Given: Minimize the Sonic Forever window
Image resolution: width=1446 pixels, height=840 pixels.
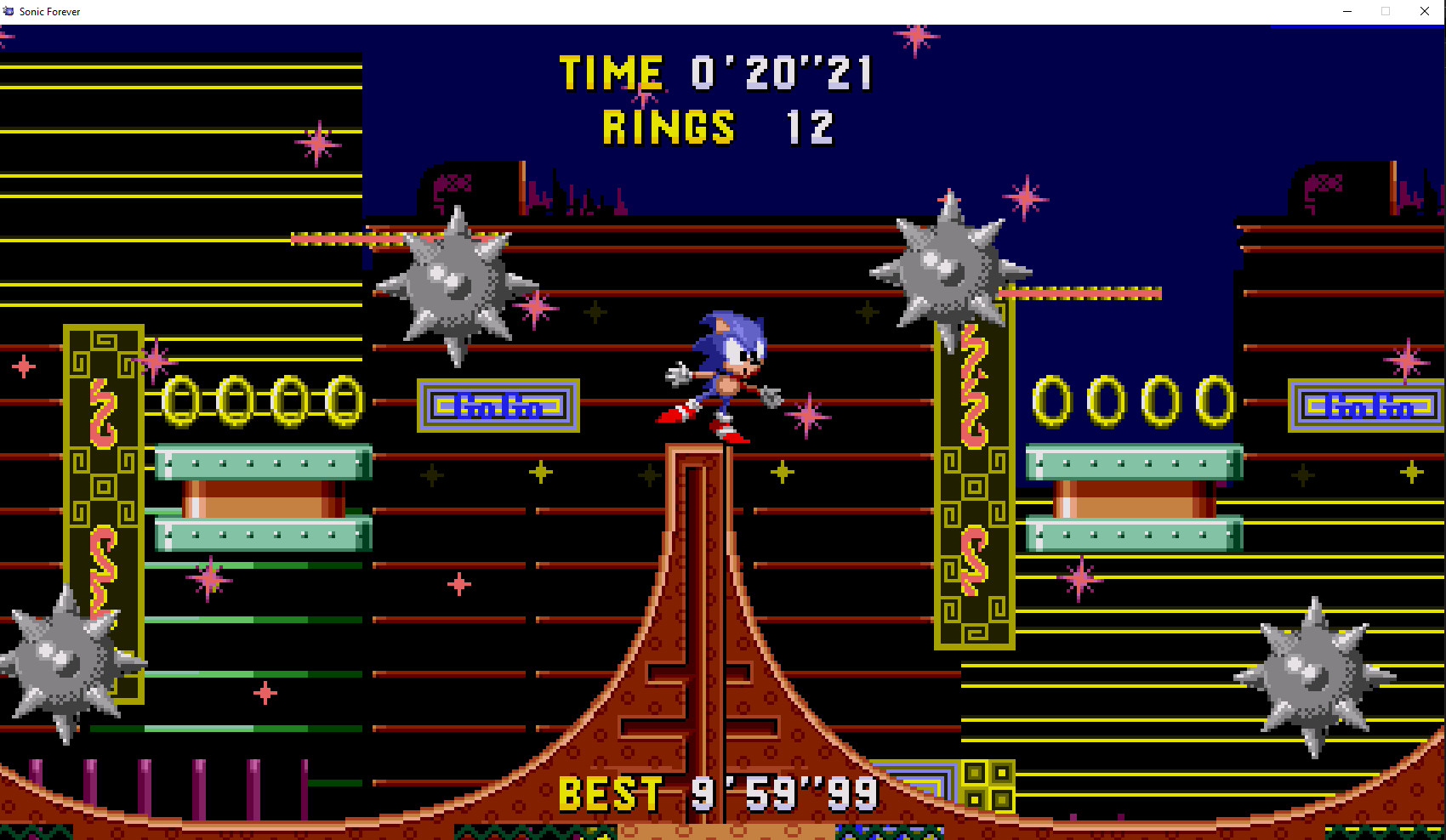Looking at the screenshot, I should click(x=1346, y=11).
